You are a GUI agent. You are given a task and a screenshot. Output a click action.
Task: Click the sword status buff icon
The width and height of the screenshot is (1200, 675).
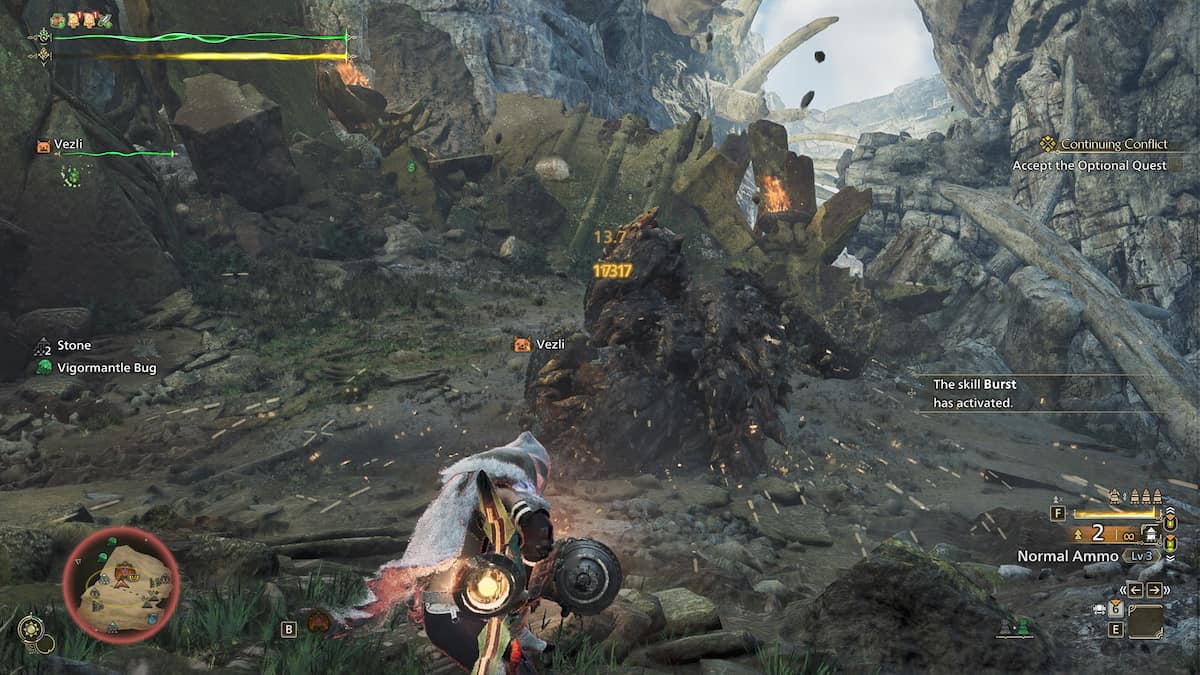coord(107,20)
